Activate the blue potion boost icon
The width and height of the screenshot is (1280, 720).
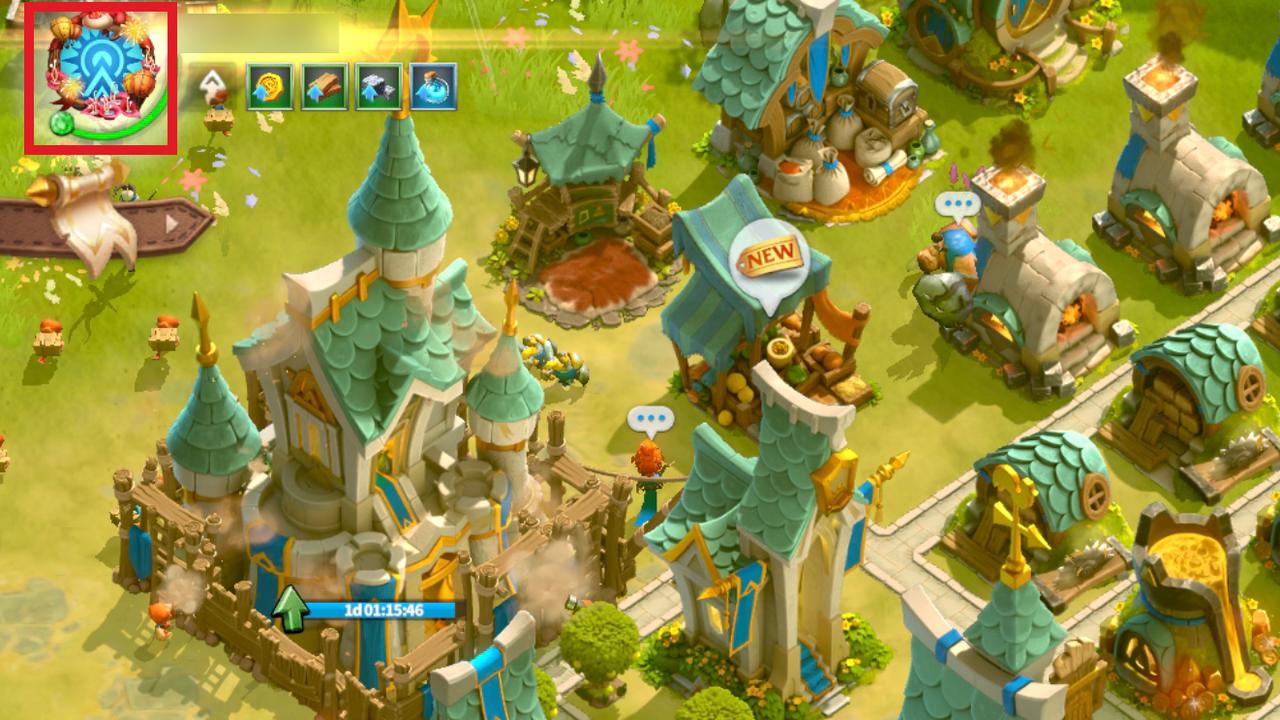click(x=433, y=87)
